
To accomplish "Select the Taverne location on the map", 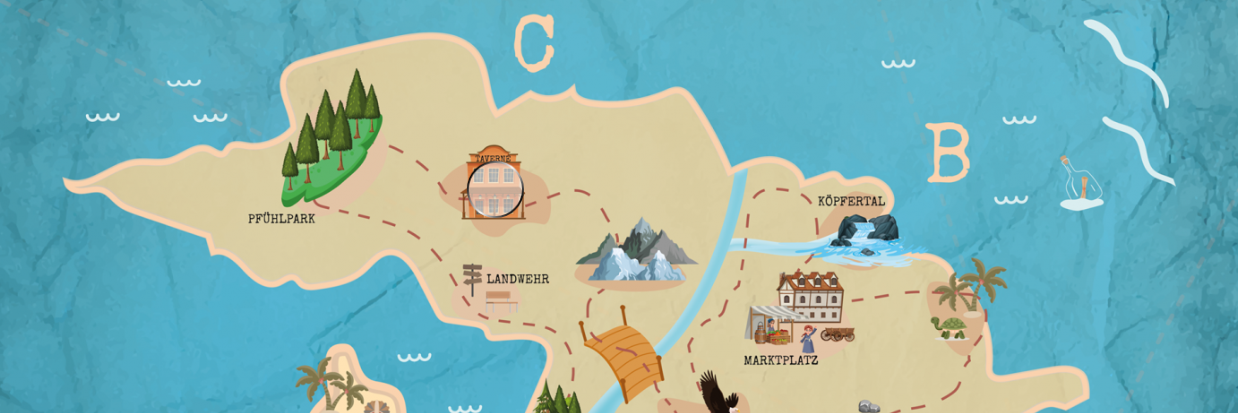I will coord(493,185).
